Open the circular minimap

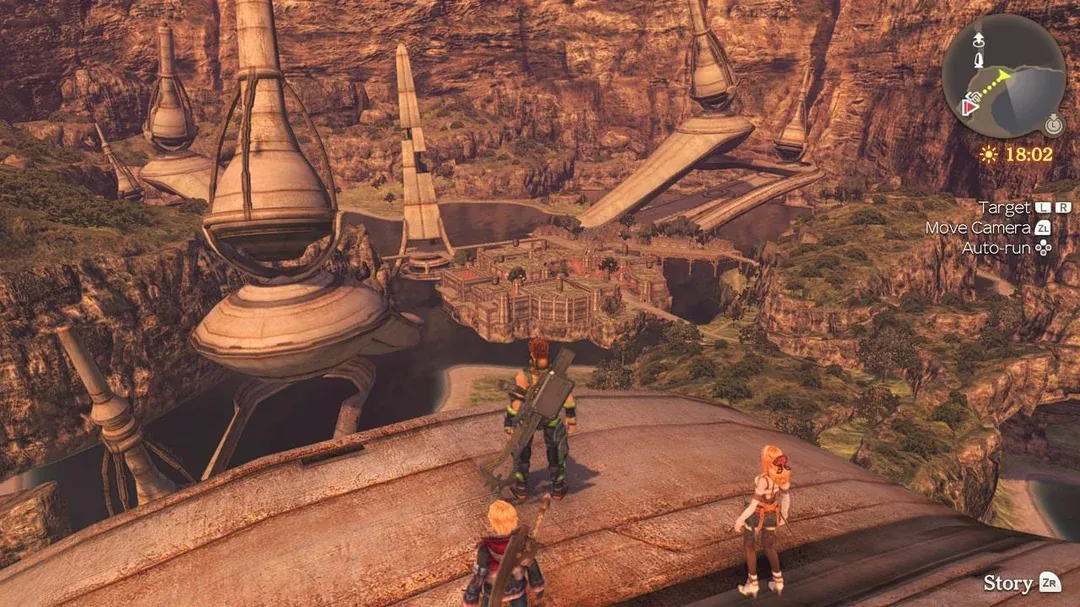[x=1003, y=76]
